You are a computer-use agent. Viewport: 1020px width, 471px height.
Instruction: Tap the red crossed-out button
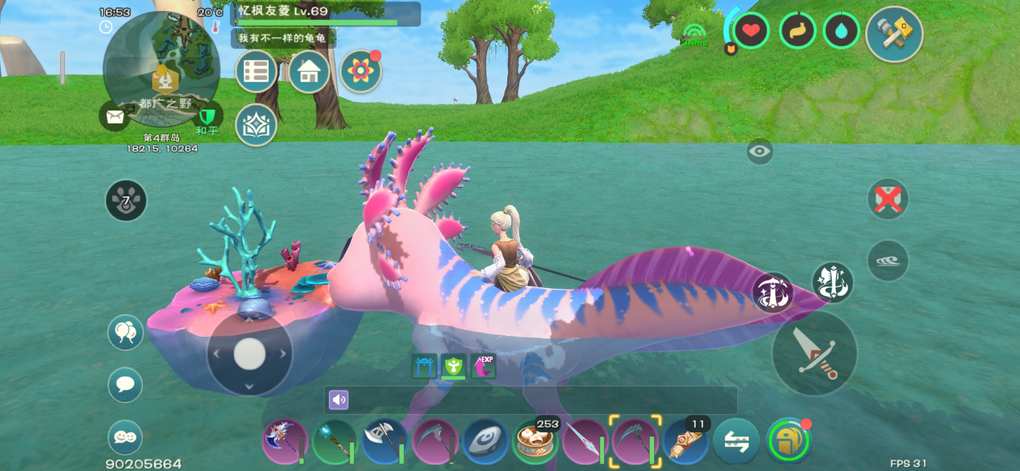click(x=887, y=198)
